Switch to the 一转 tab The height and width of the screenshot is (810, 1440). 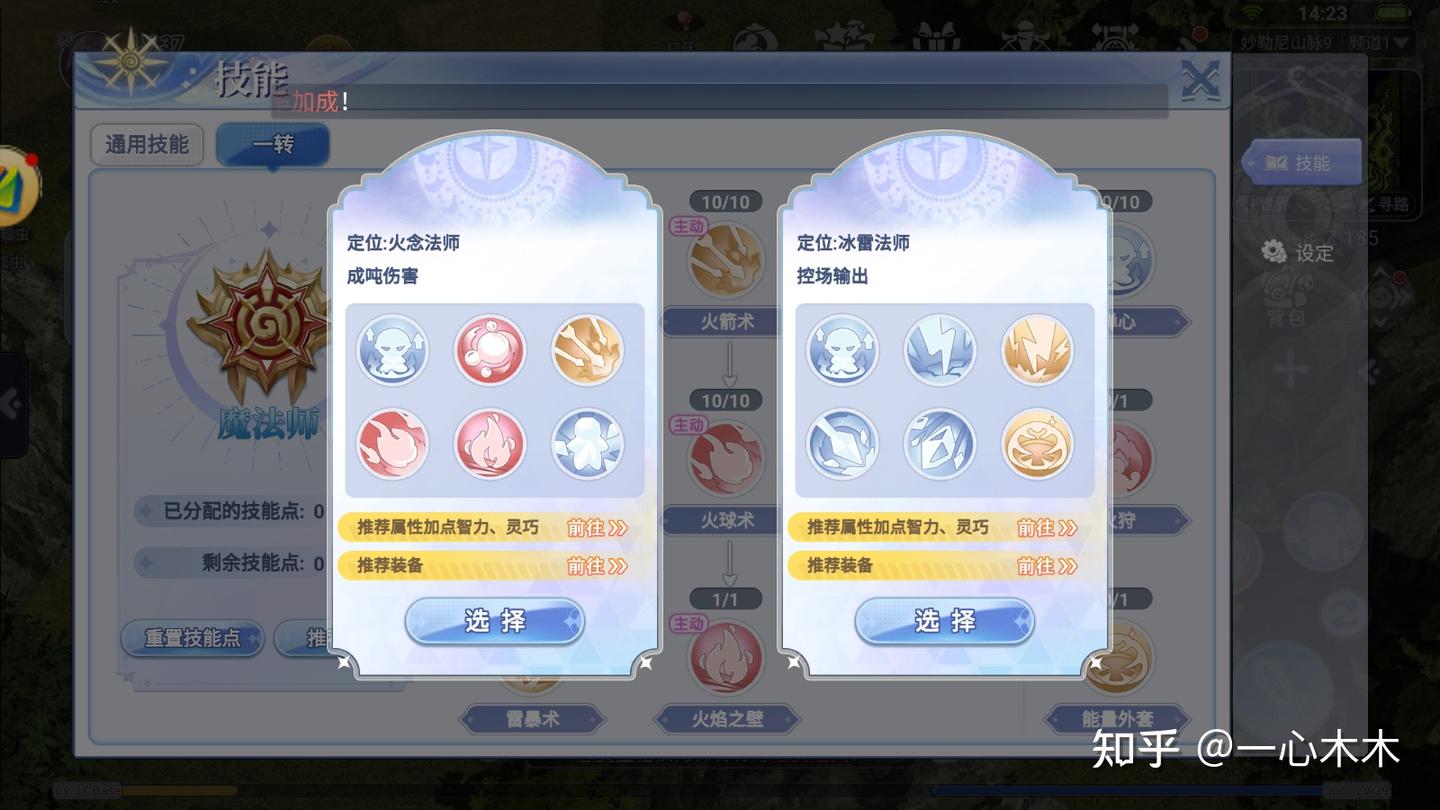(x=272, y=143)
